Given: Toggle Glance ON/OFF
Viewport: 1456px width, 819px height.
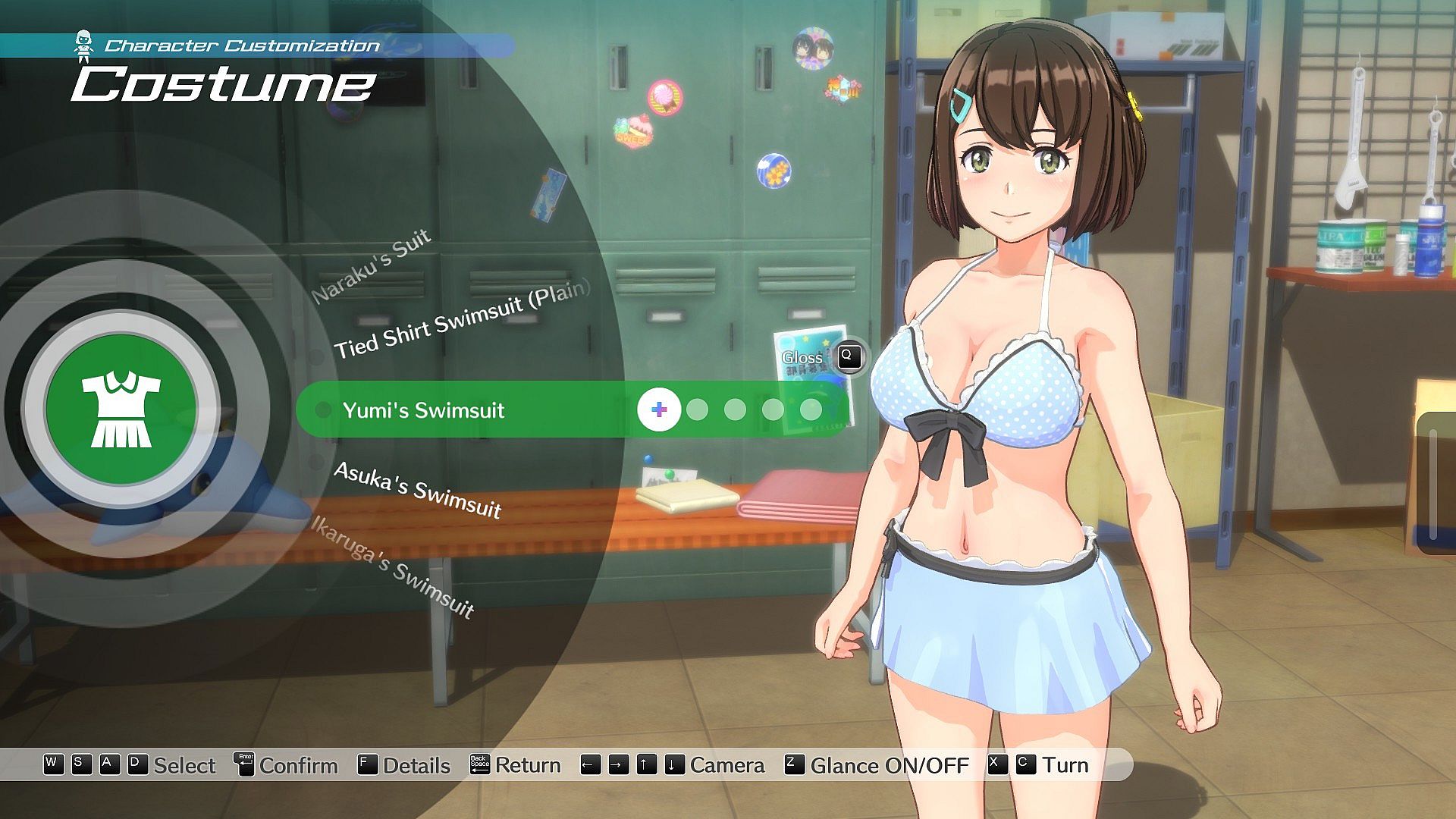Looking at the screenshot, I should click(x=877, y=765).
